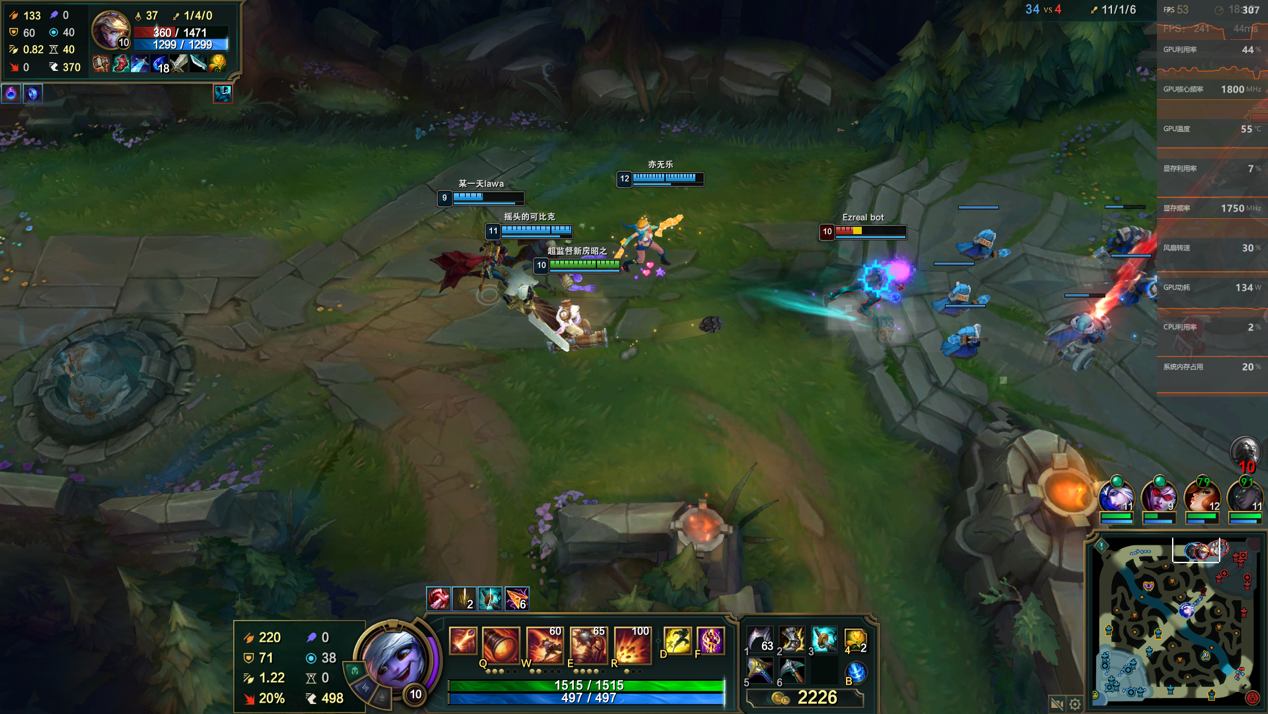Click the pickaxe item in slot 6

coord(792,670)
